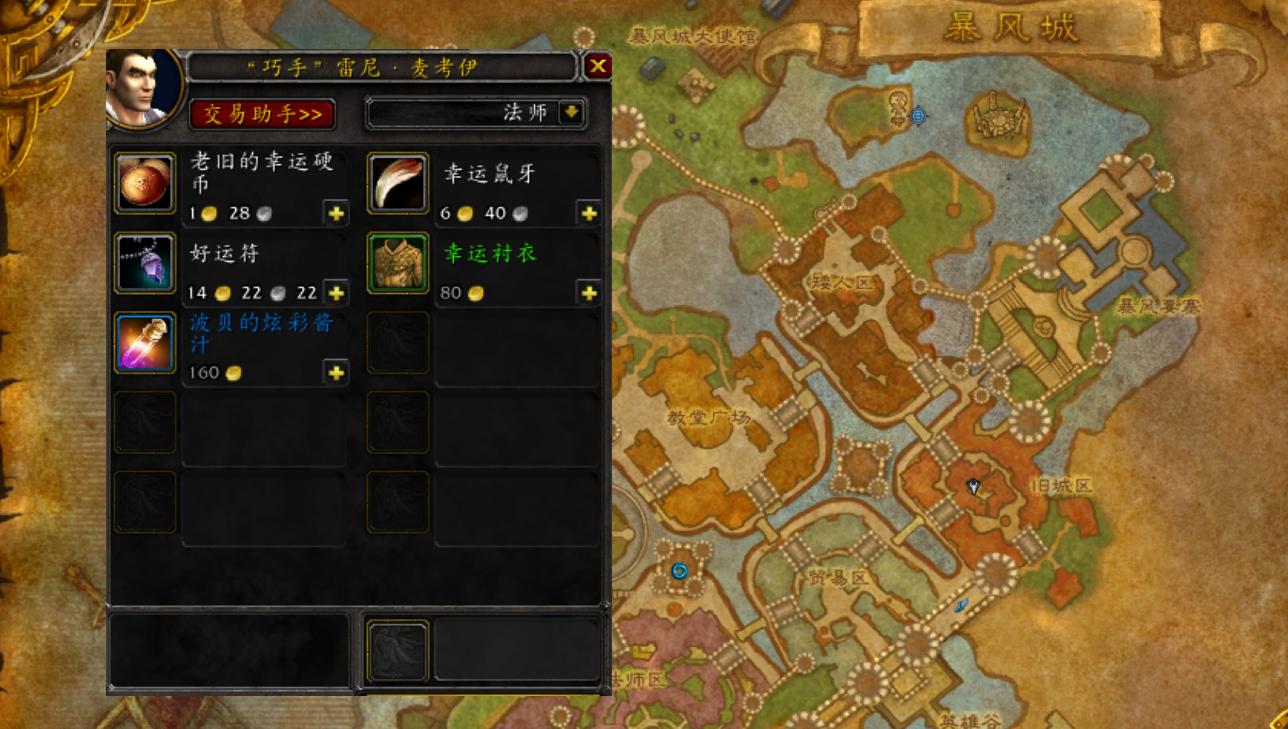Viewport: 1288px width, 729px height.
Task: Click plus button beside 老旧的幸运硬币 price
Action: (337, 213)
